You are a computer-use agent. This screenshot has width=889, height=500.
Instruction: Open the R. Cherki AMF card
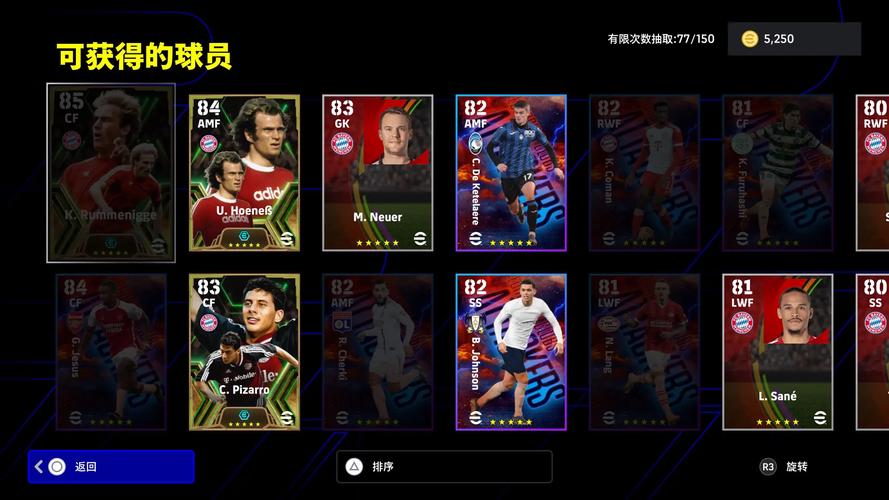[377, 352]
